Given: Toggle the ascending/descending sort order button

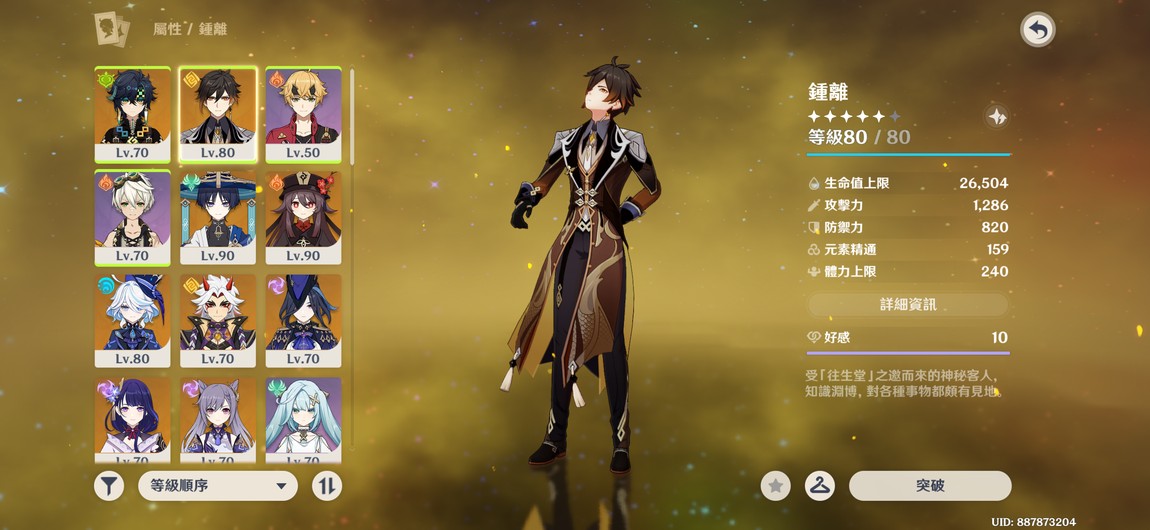Looking at the screenshot, I should click(x=327, y=486).
